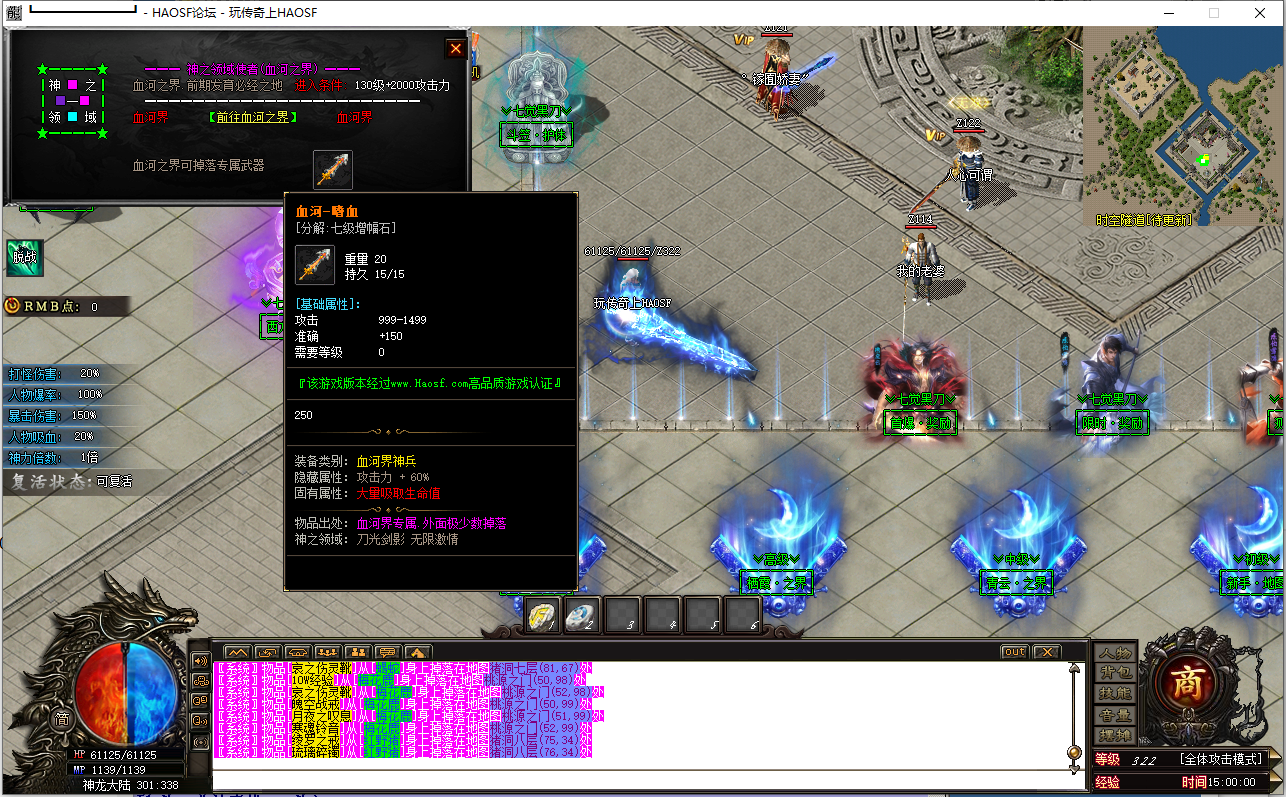Viewport: 1286px width, 797px height.
Task: Choose the 【前往血河之界】 teleport option
Action: [x=254, y=118]
